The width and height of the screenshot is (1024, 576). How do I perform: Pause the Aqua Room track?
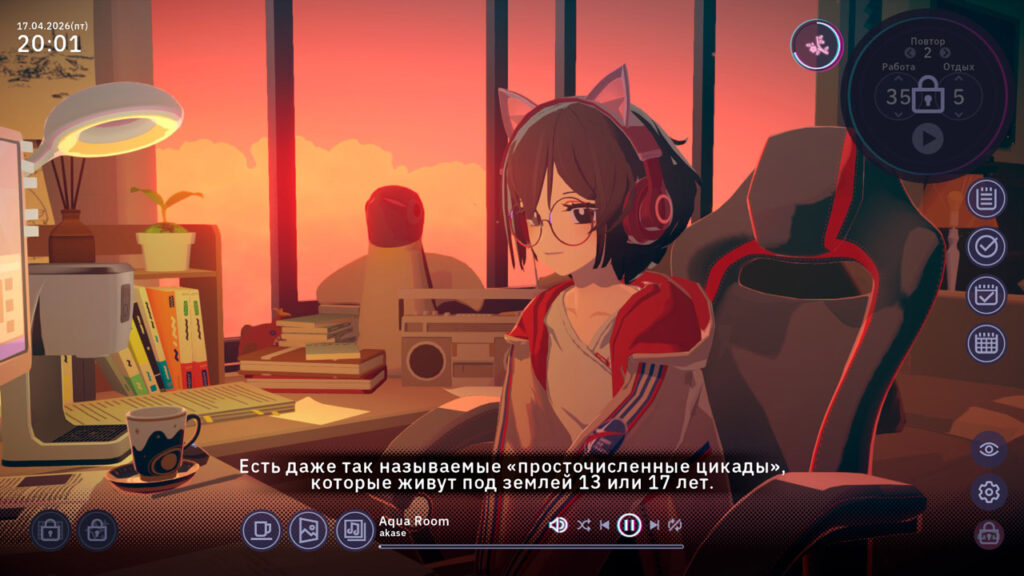click(x=629, y=525)
